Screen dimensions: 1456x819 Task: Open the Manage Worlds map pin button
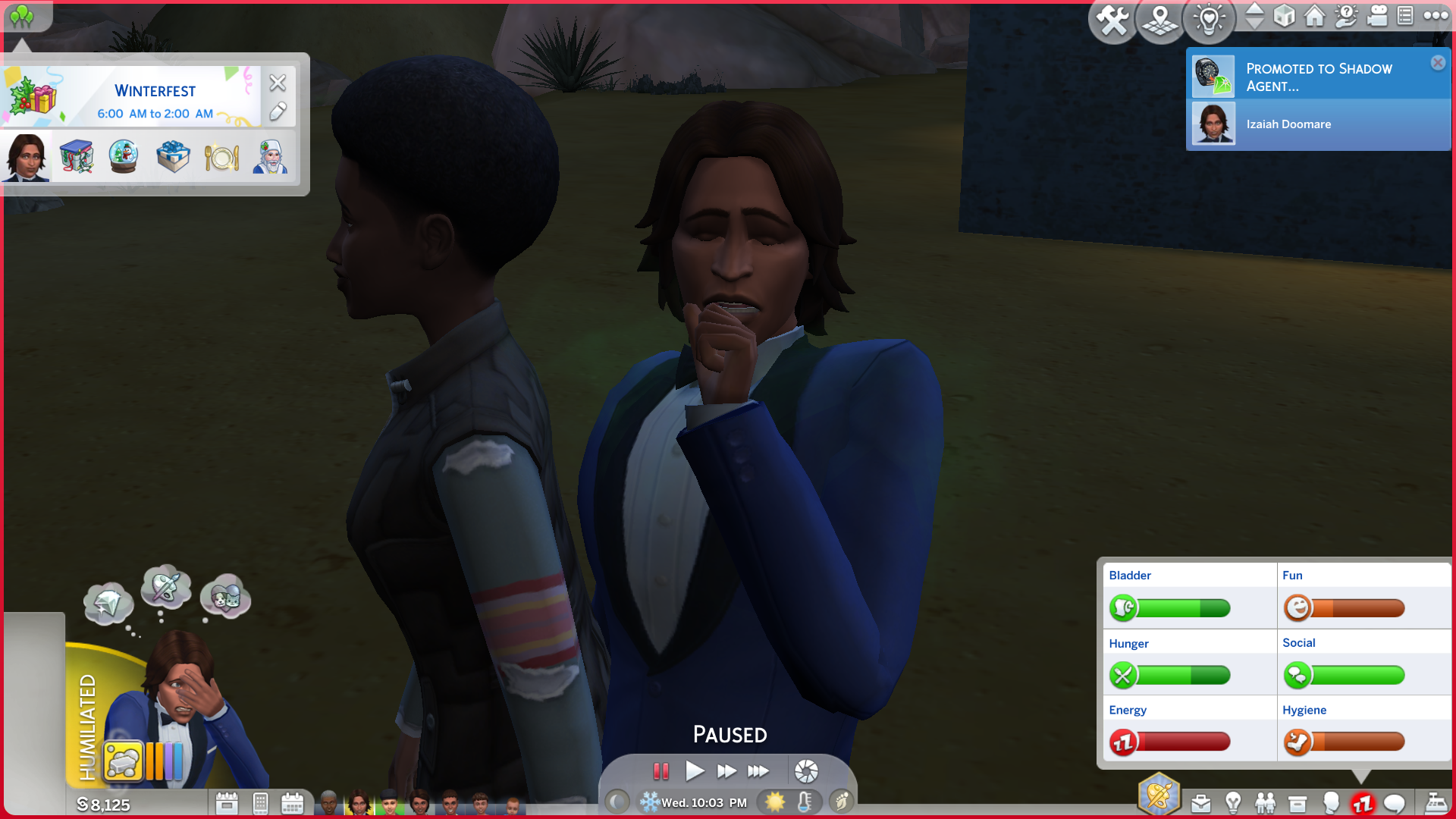pyautogui.click(x=1159, y=20)
